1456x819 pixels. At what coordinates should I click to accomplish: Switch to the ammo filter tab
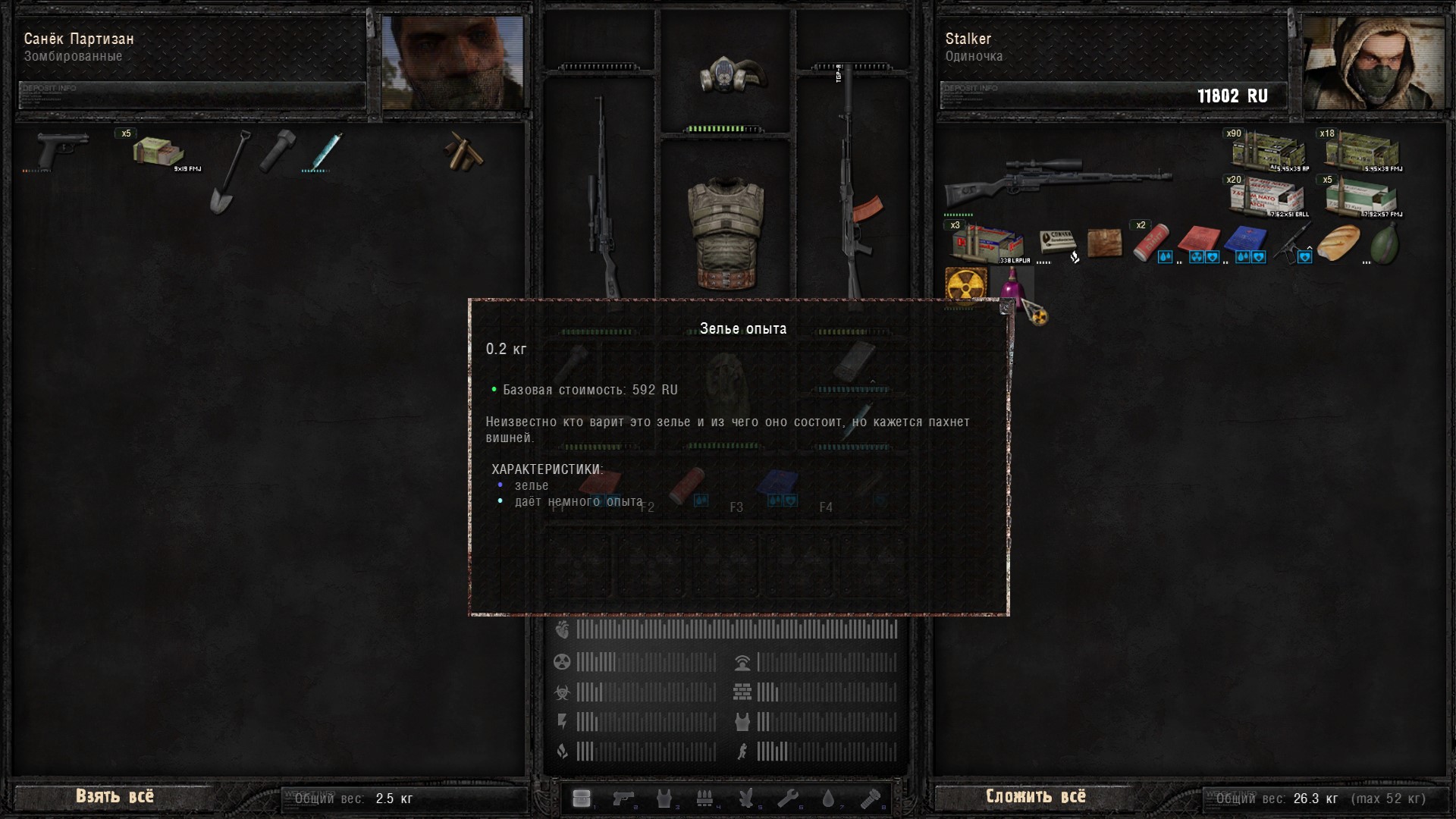704,799
